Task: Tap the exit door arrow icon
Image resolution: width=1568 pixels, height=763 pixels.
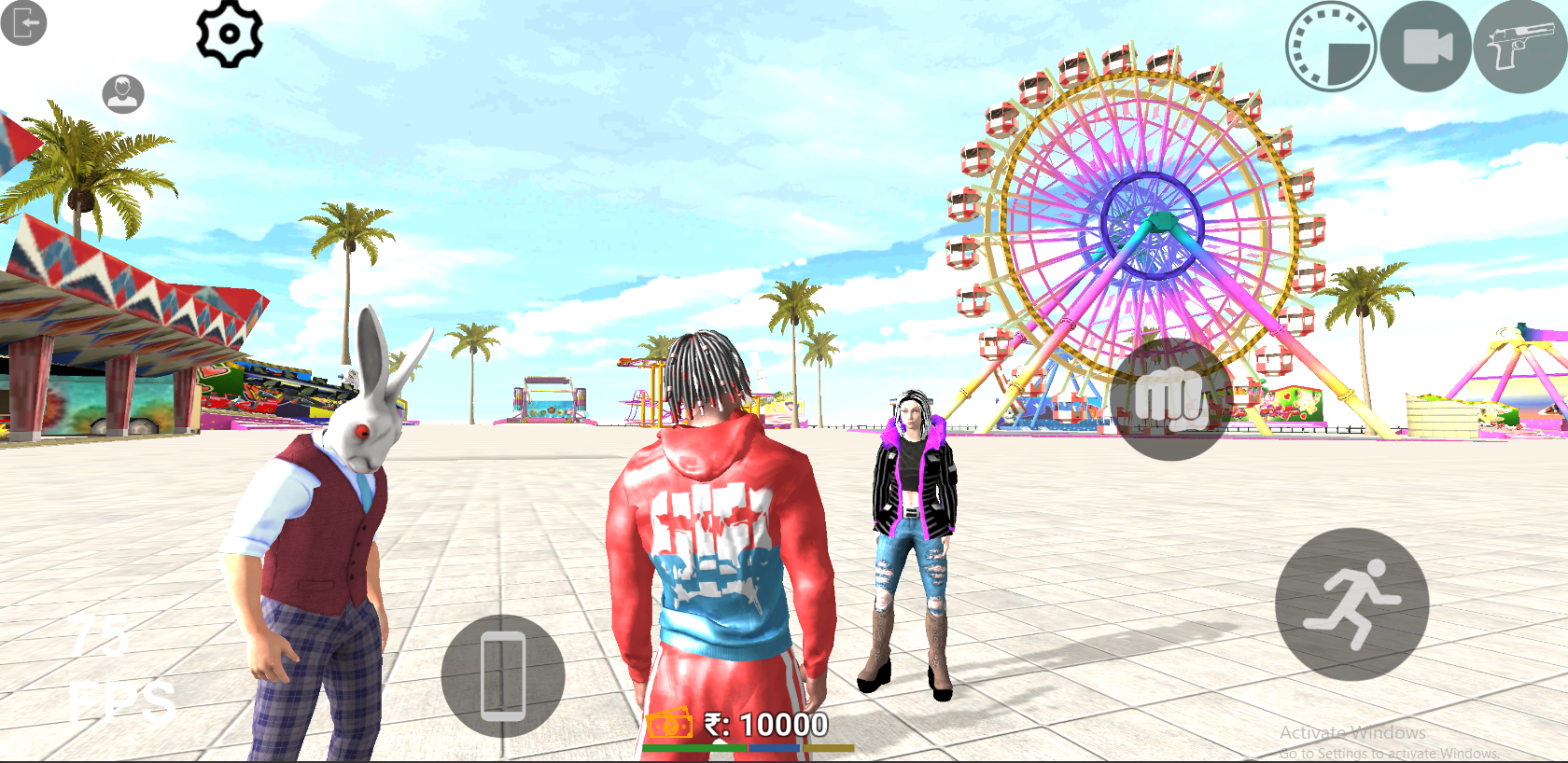Action: pyautogui.click(x=24, y=22)
